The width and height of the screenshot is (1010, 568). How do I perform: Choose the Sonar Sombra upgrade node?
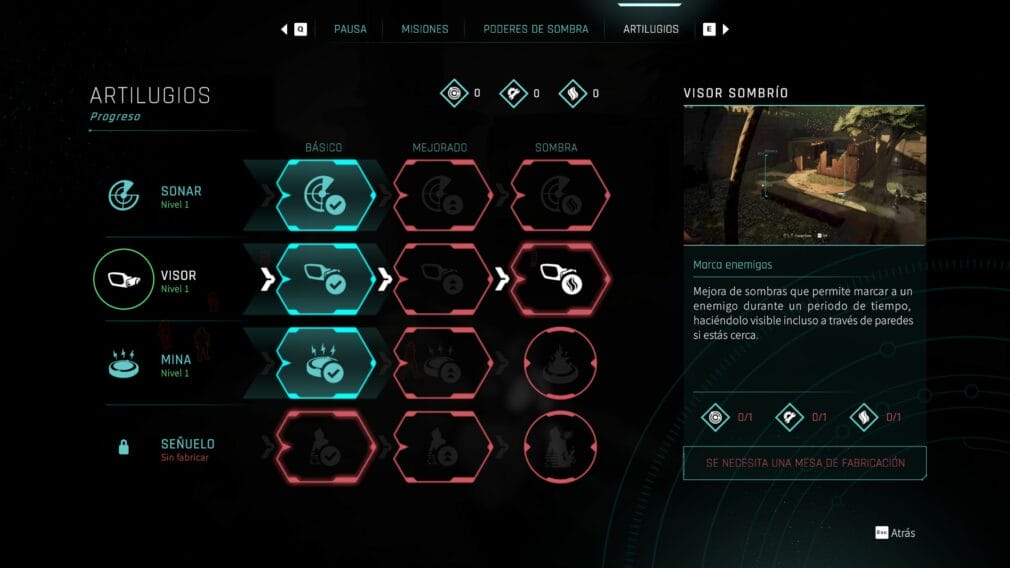(559, 196)
